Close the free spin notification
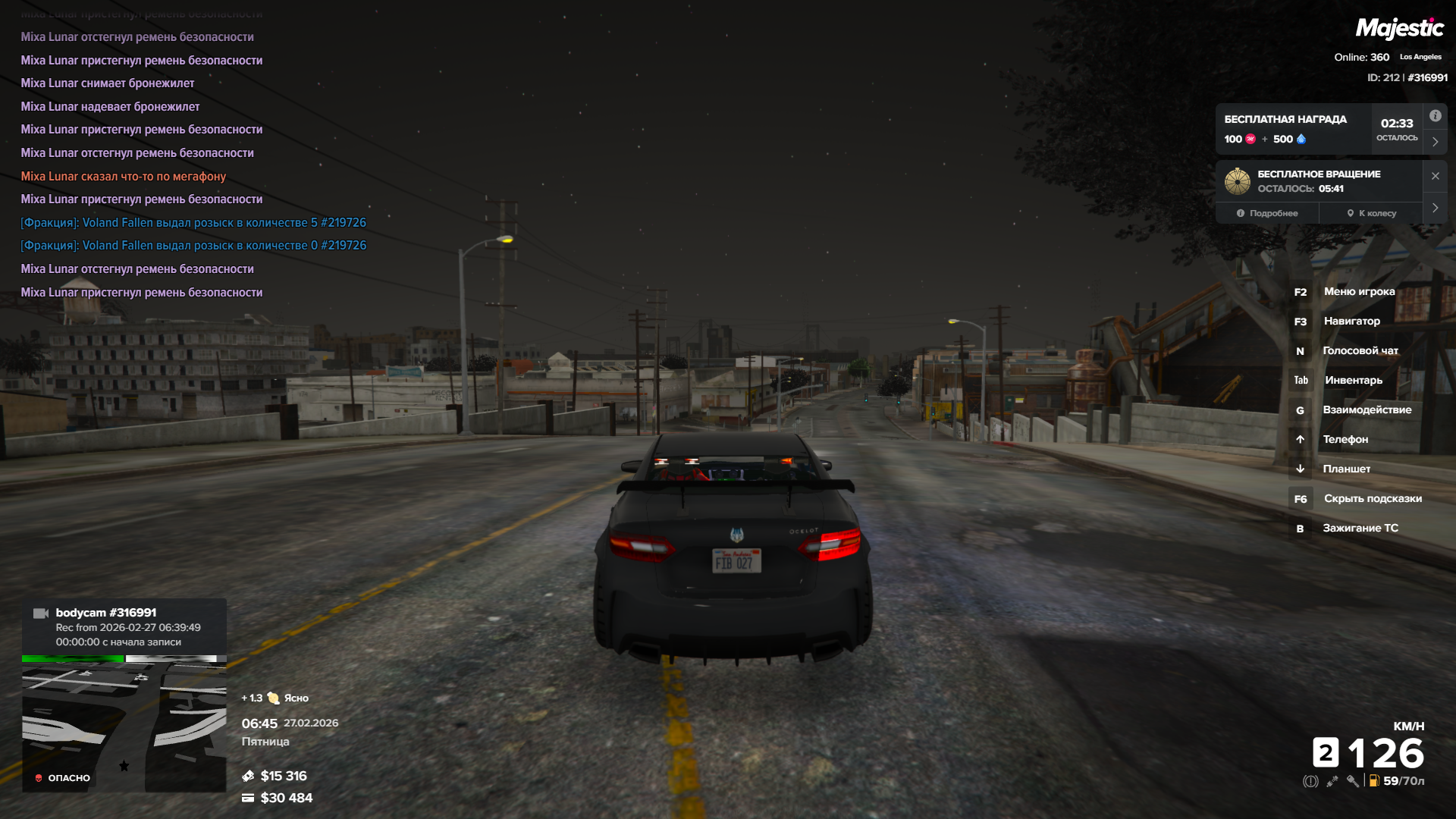Screen dimensions: 1456x819 coord(1435,176)
